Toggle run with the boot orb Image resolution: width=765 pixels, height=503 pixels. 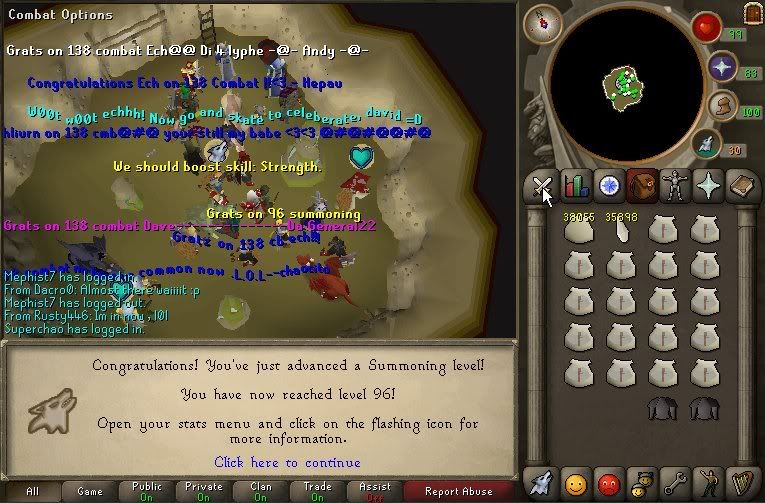click(x=721, y=106)
